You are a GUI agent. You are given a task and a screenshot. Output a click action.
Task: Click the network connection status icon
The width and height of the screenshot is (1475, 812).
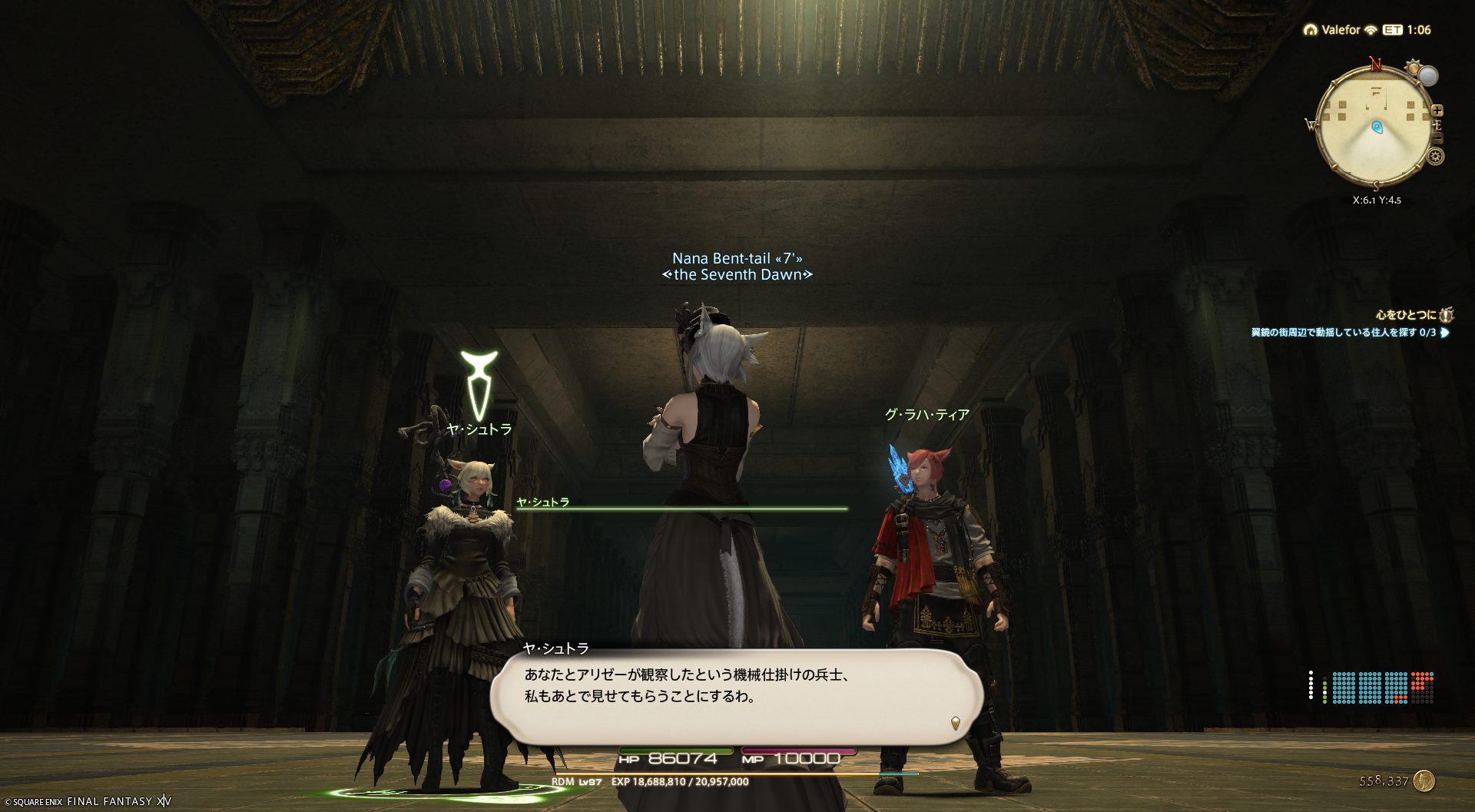pos(1371,30)
